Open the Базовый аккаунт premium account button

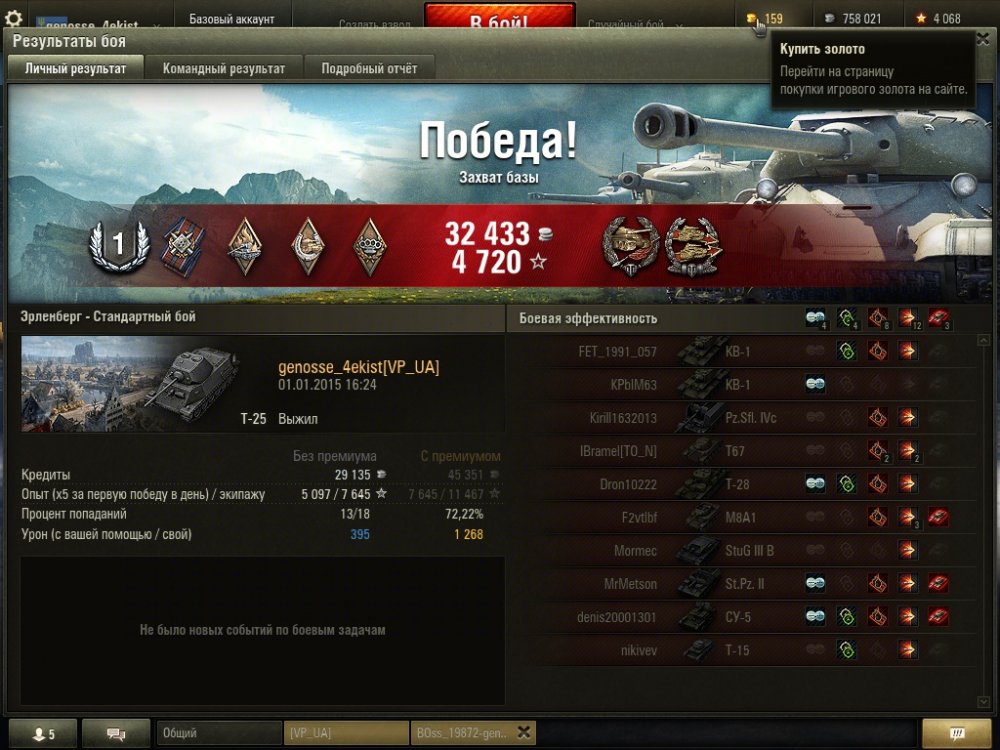pyautogui.click(x=231, y=19)
